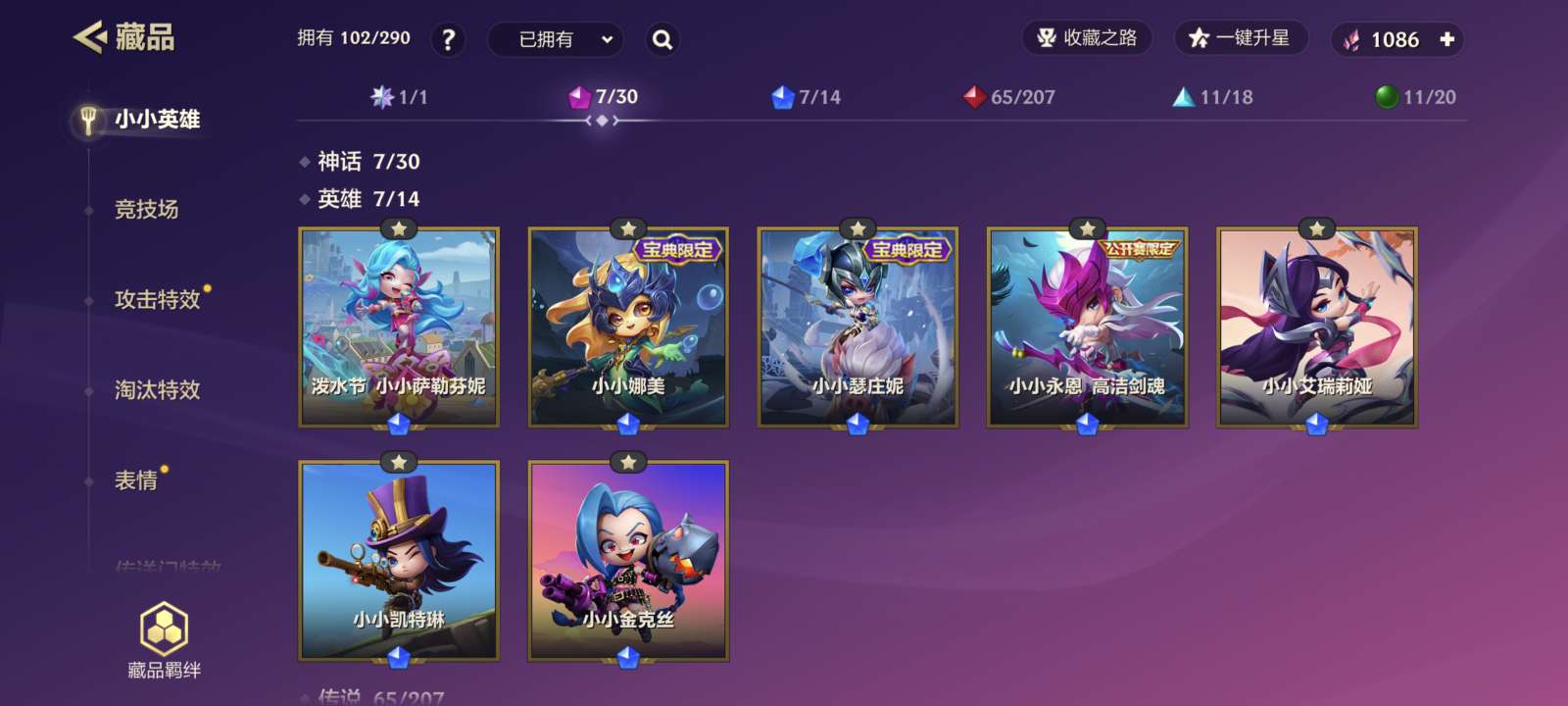
Task: Switch to the green orb 11/20 tab
Action: pyautogui.click(x=1416, y=97)
